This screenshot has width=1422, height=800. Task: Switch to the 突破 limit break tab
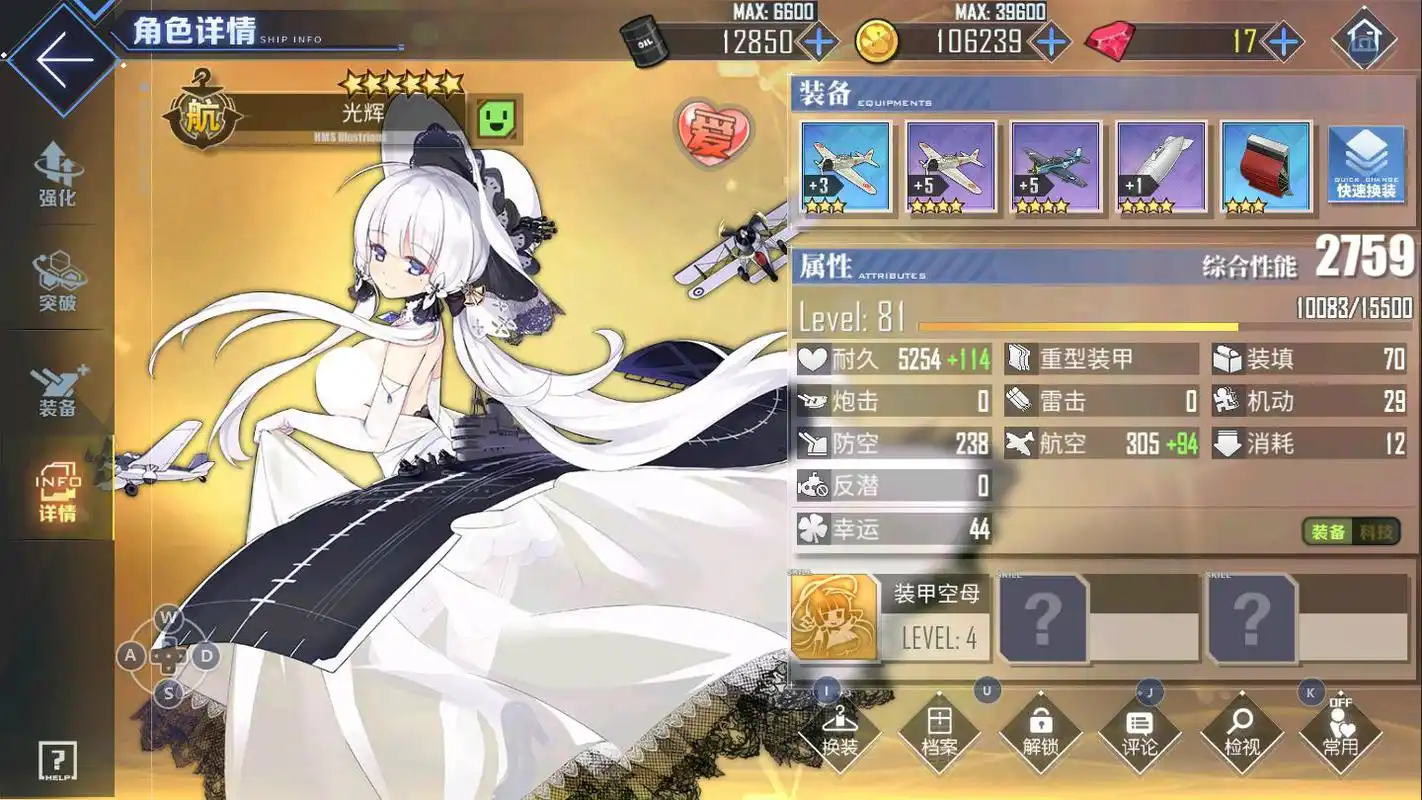pyautogui.click(x=57, y=281)
